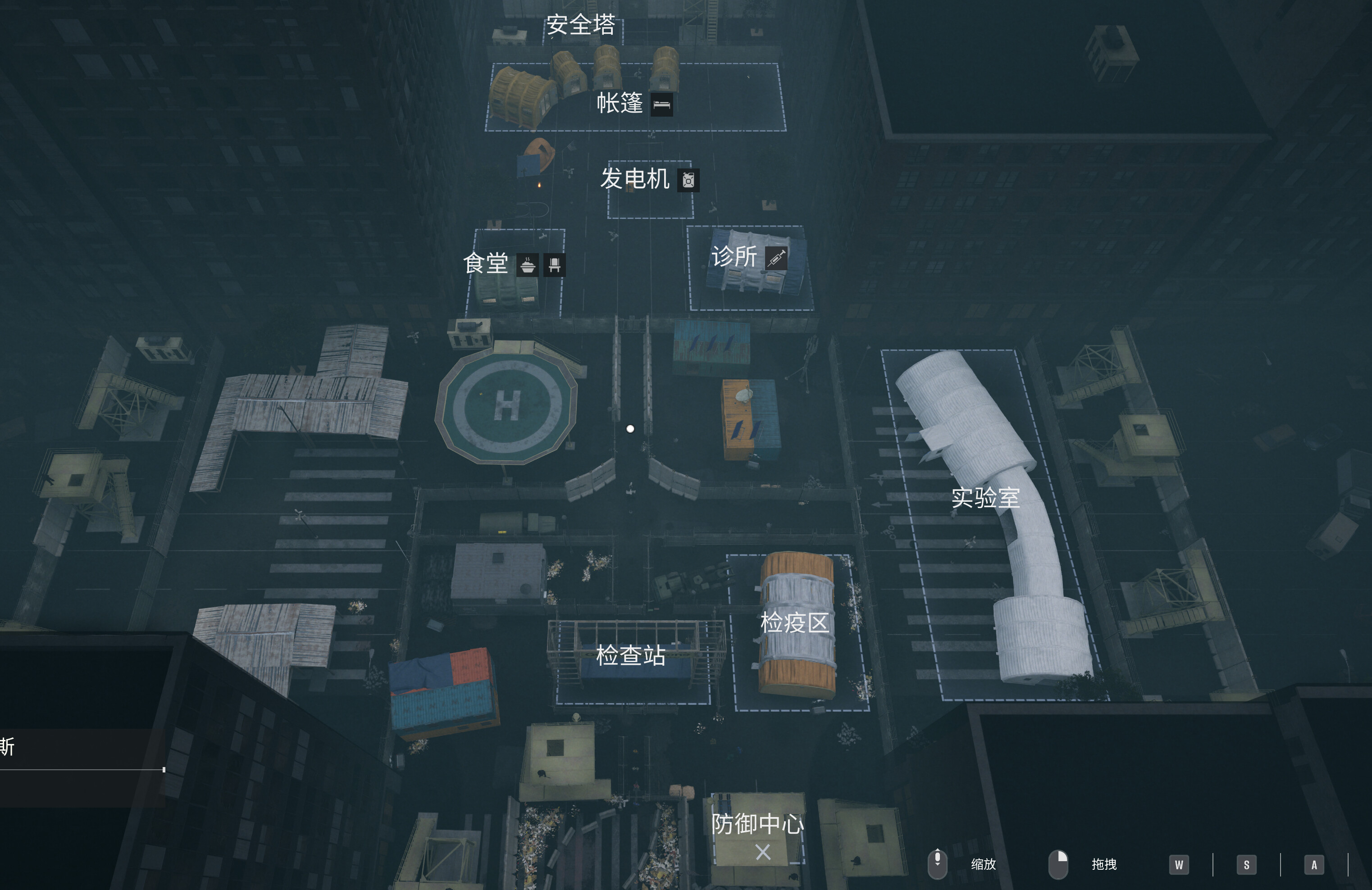Click the chair icon beside 食堂
This screenshot has width=1372, height=890.
click(x=555, y=266)
